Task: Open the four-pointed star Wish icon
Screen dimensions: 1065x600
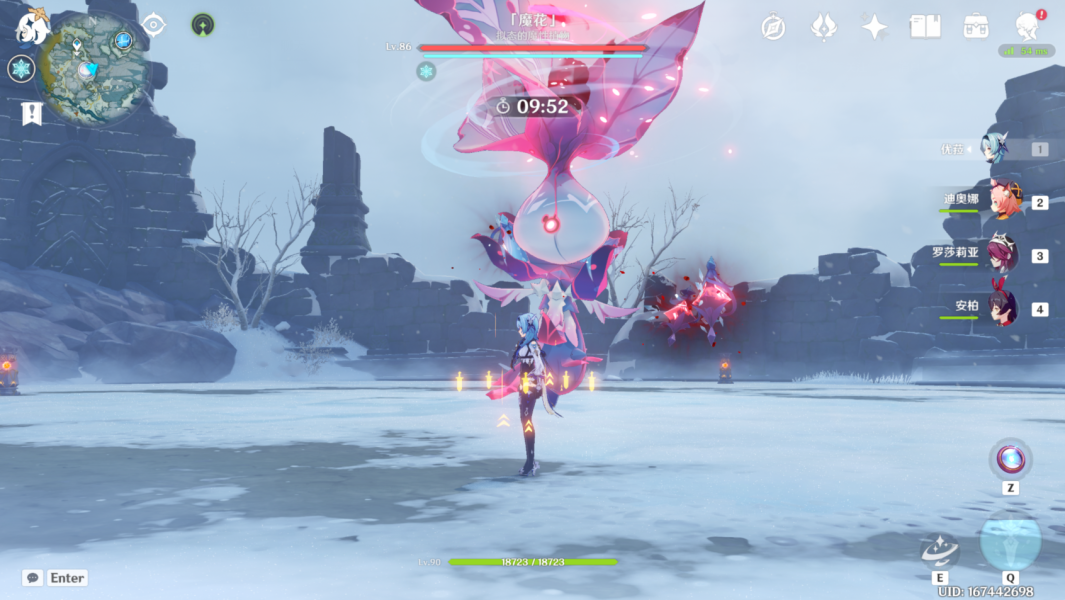Action: pos(875,27)
